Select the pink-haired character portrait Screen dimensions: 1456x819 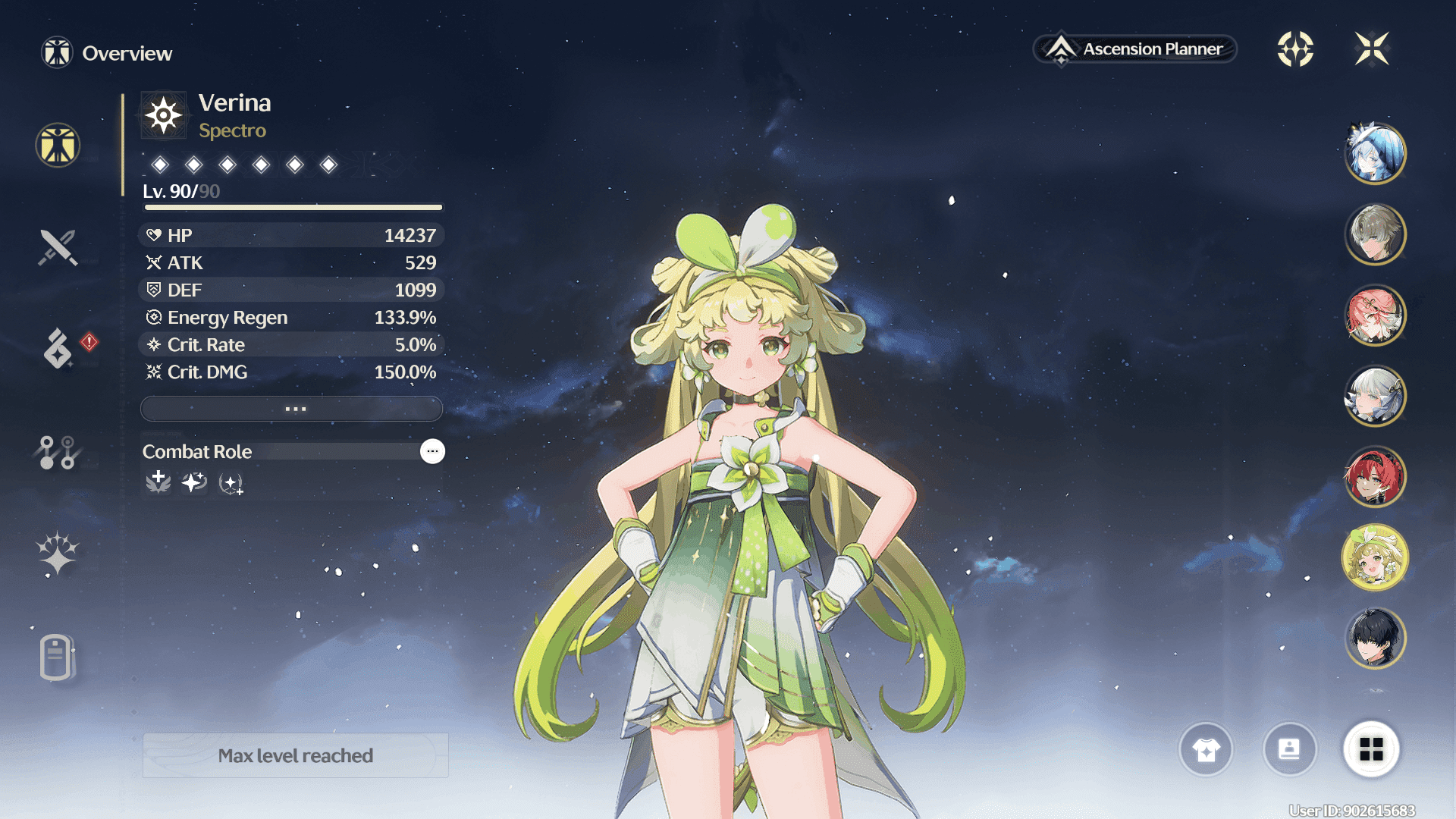[x=1375, y=315]
